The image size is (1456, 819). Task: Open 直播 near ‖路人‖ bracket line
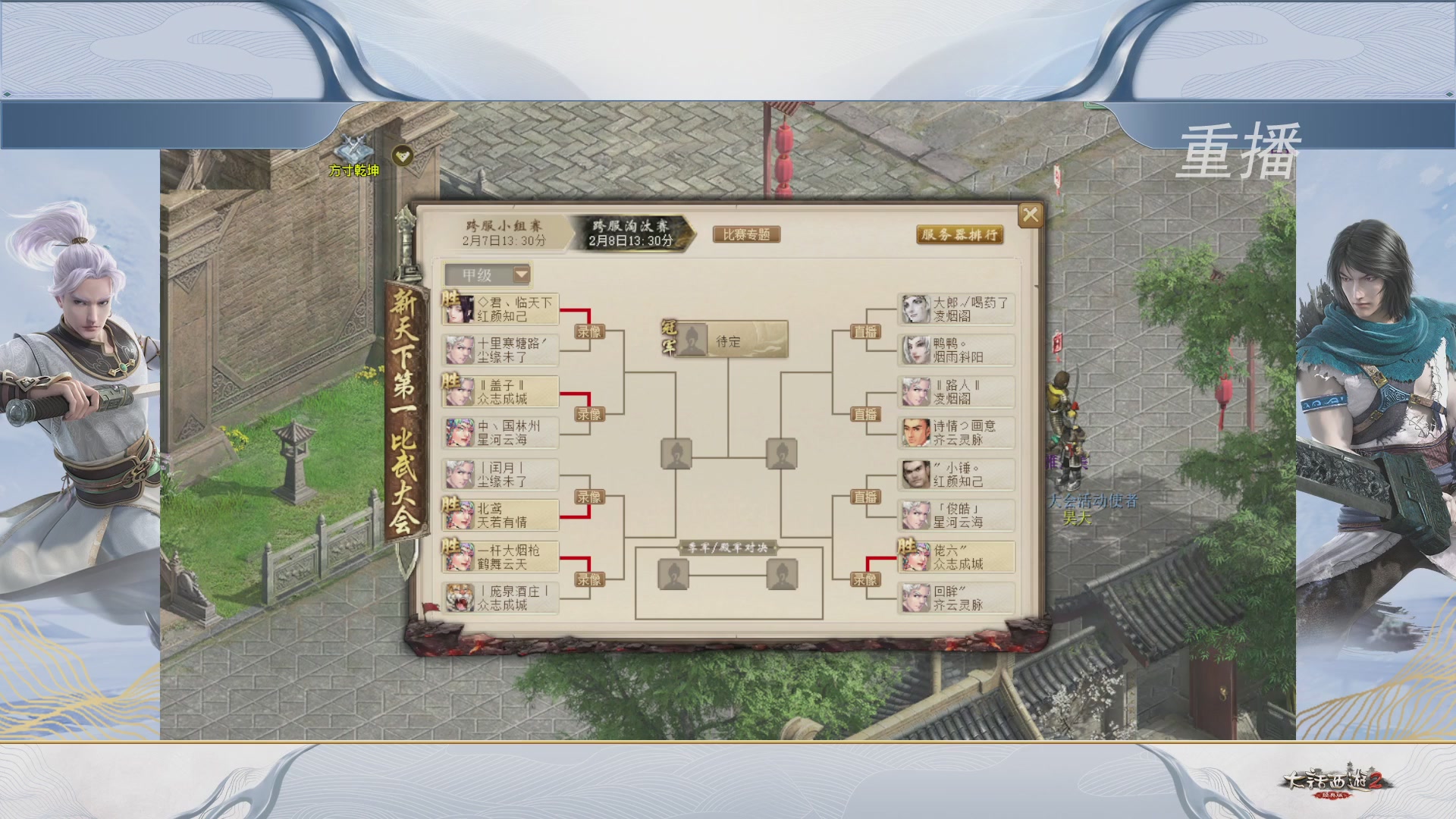click(865, 414)
